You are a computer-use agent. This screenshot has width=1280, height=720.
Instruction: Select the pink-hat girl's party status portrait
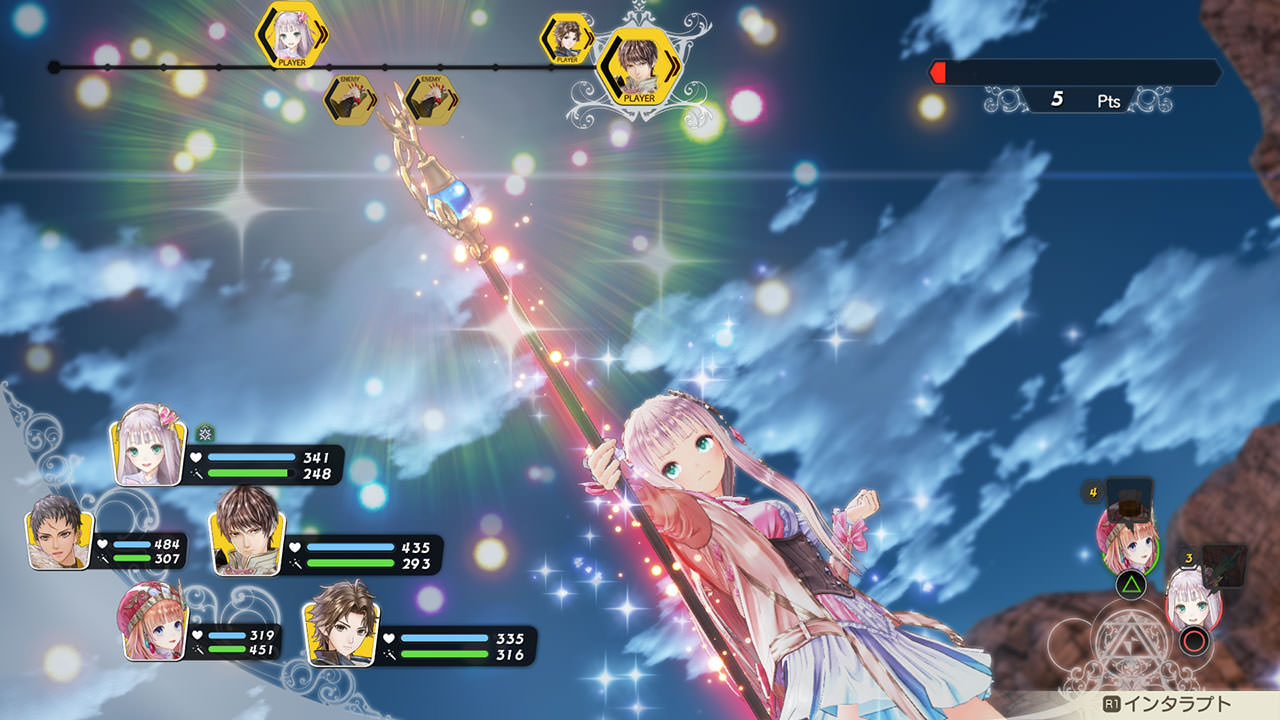(x=154, y=622)
